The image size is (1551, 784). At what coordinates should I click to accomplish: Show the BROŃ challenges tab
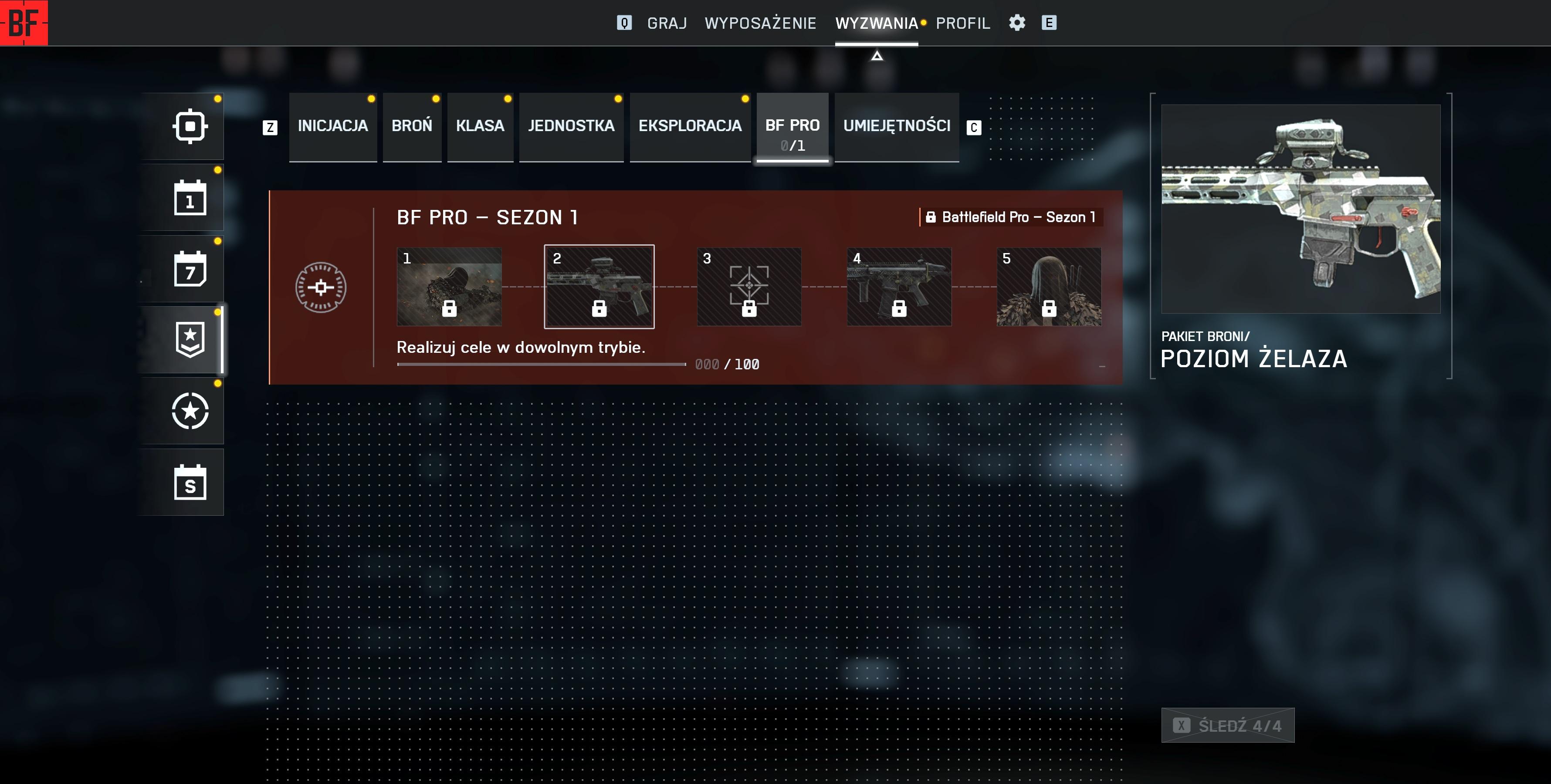(412, 126)
